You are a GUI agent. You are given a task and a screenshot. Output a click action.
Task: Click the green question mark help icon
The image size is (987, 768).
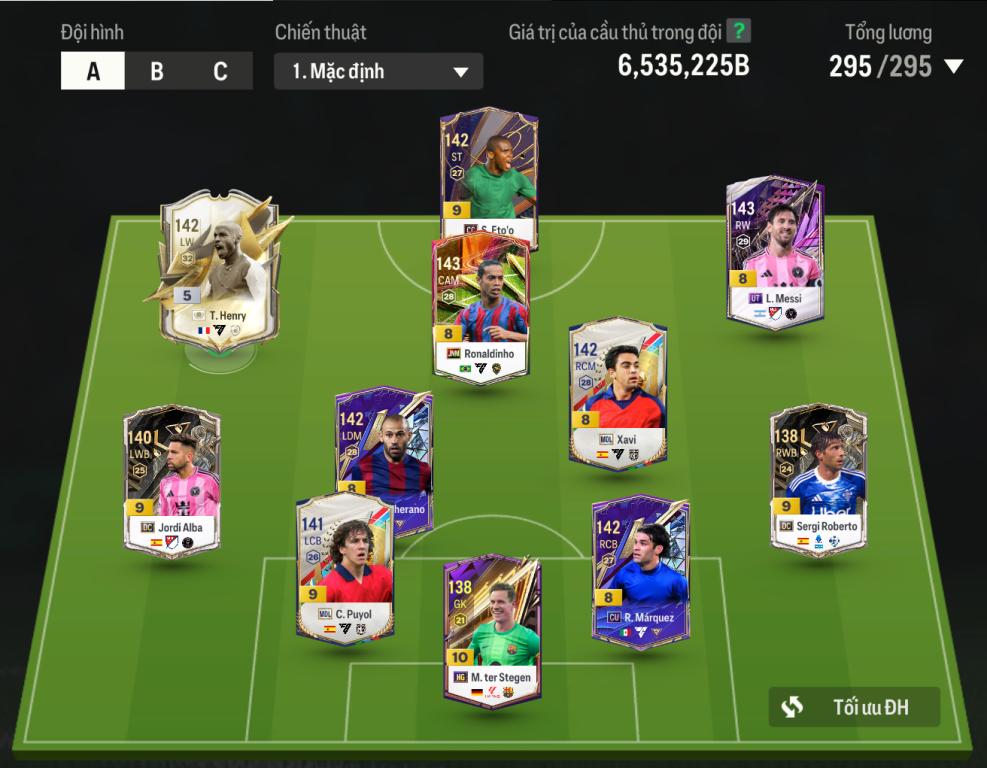(739, 31)
